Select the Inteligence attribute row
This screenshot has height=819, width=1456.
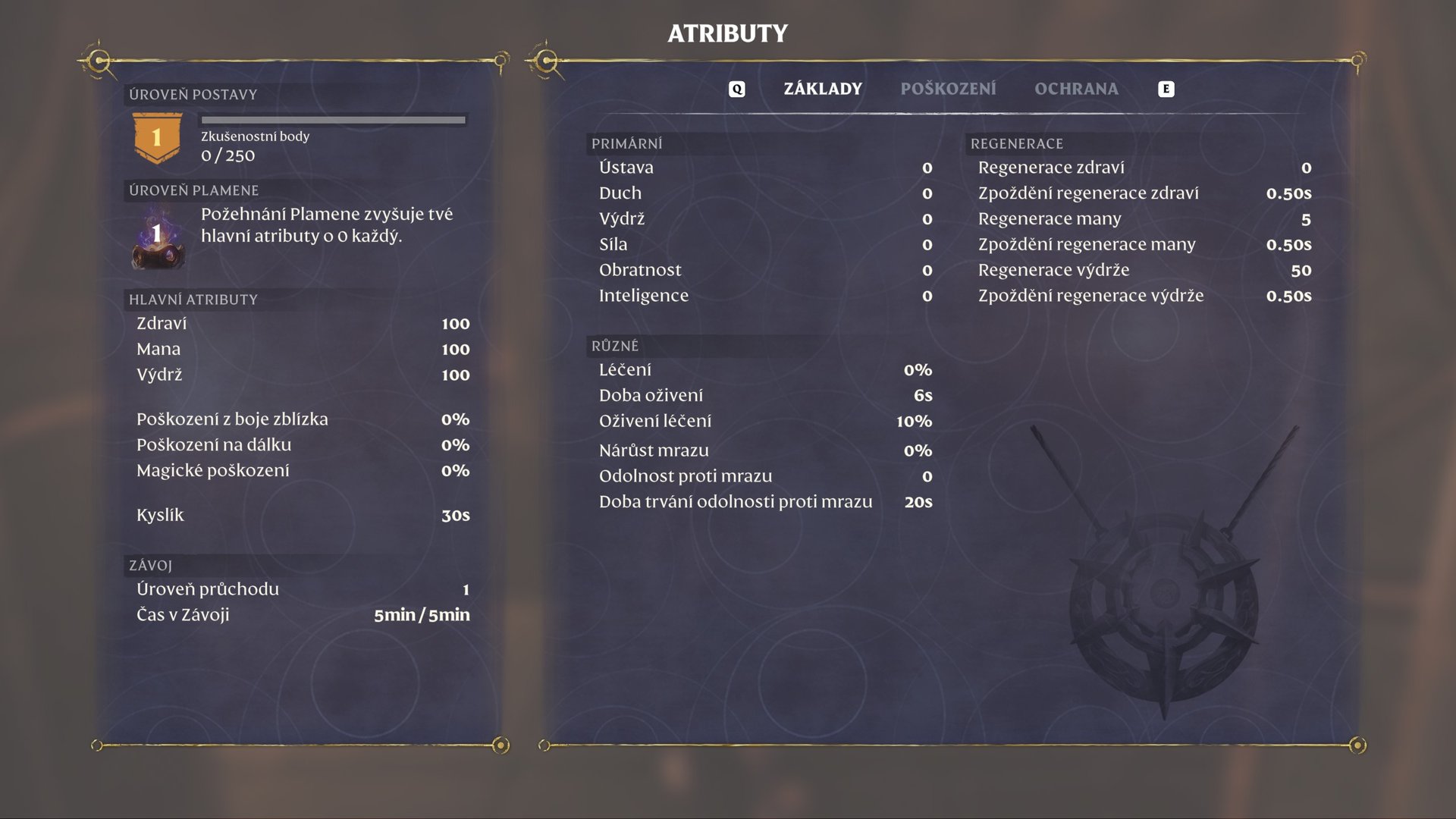click(644, 296)
